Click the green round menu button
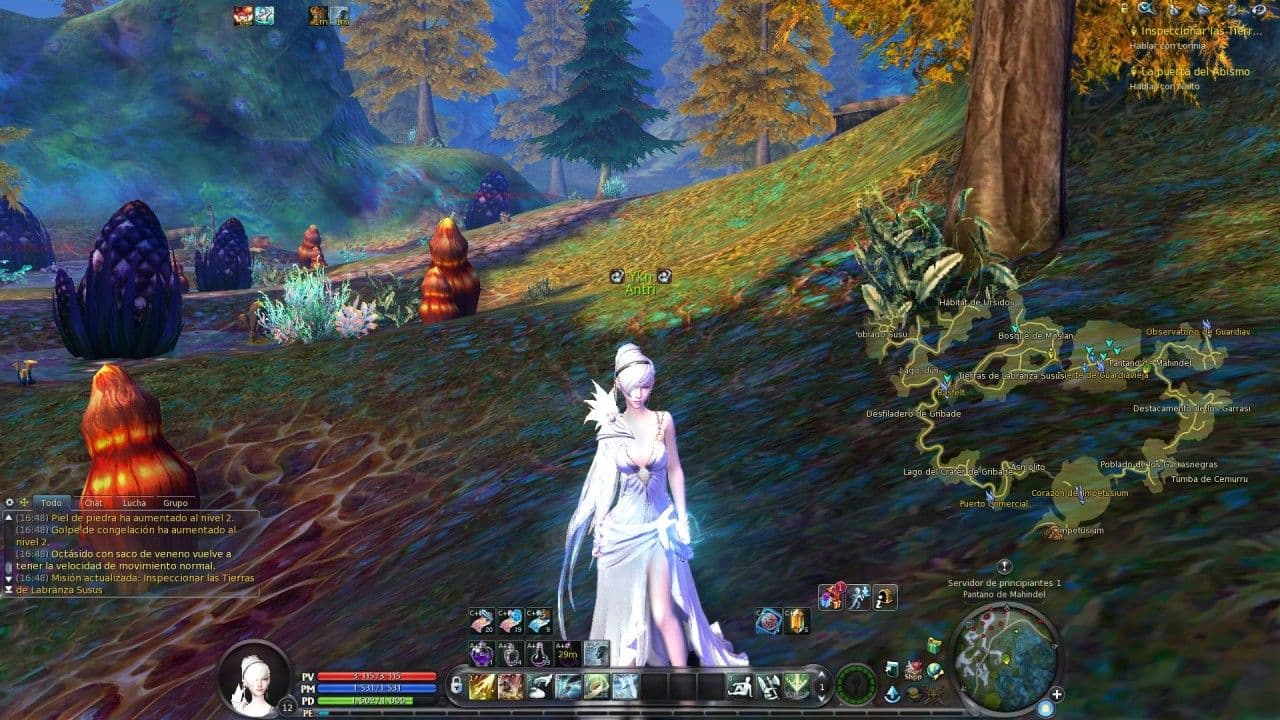The image size is (1280, 720). (856, 684)
